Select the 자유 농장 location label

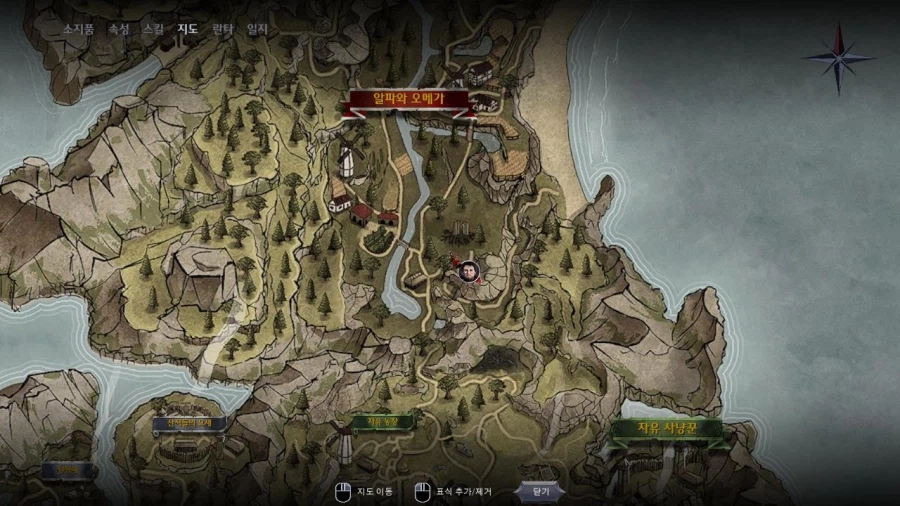(368, 423)
